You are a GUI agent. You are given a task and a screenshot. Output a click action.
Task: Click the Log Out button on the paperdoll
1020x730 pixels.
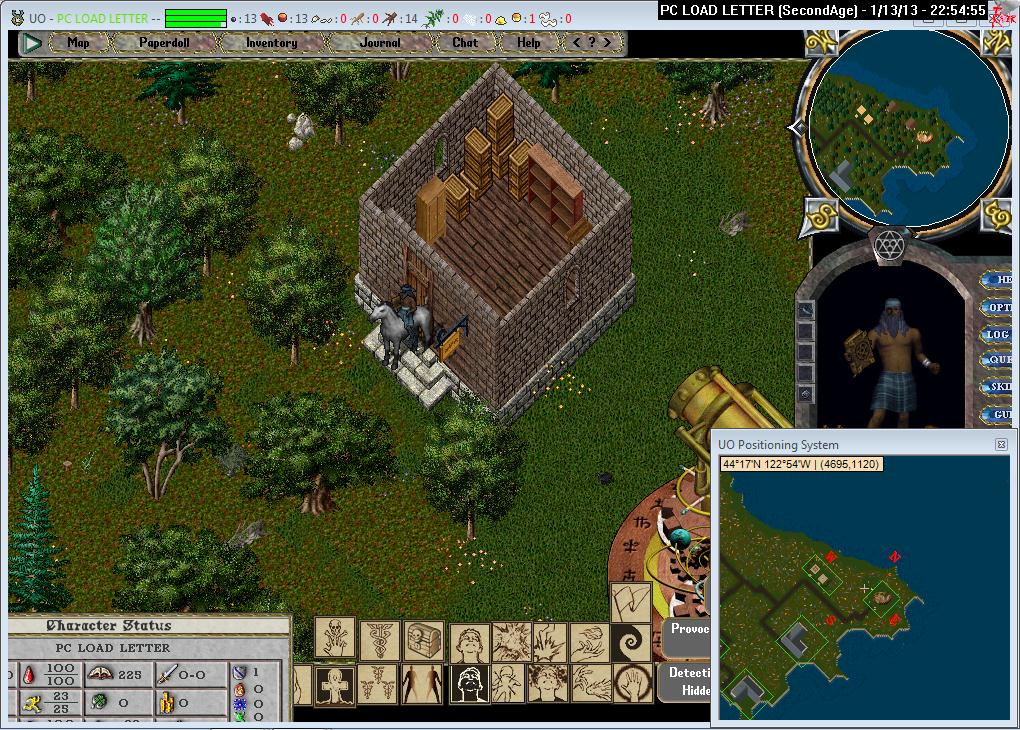tap(999, 334)
